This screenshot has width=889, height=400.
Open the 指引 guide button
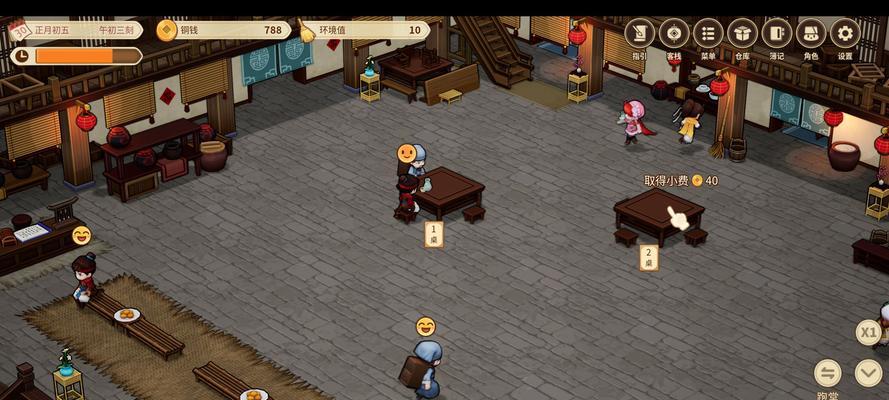pos(640,34)
